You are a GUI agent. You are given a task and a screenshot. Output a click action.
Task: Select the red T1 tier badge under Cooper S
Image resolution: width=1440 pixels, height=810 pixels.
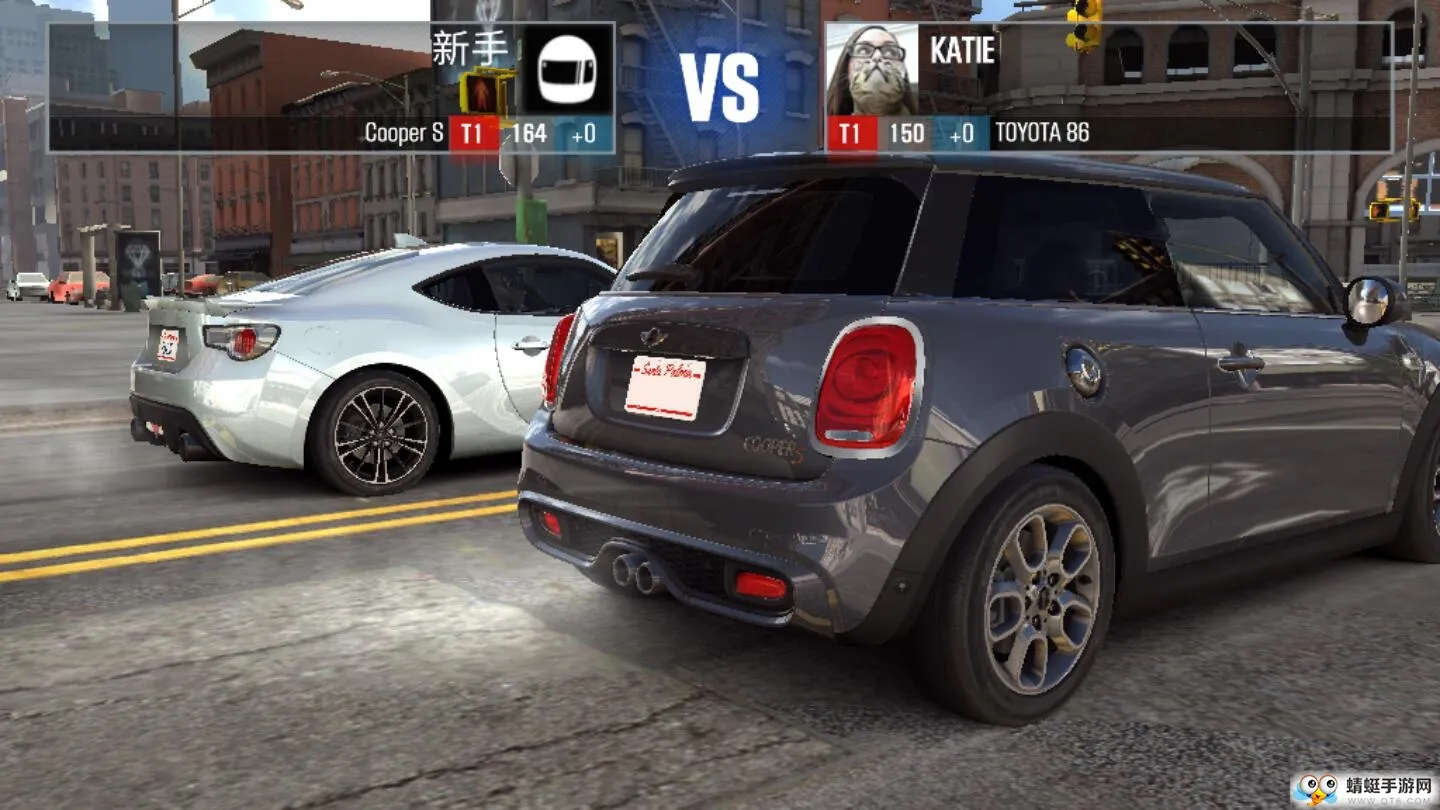point(471,133)
